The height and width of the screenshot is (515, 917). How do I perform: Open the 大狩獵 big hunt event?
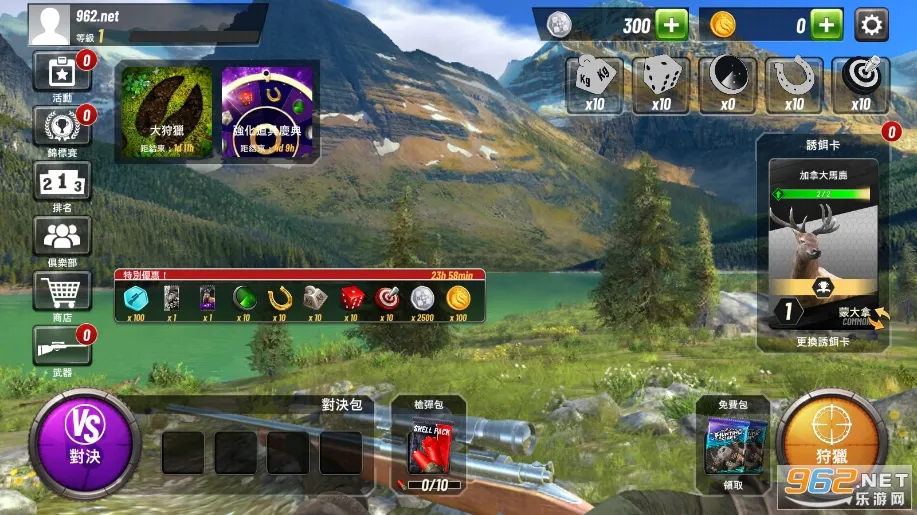tap(167, 112)
